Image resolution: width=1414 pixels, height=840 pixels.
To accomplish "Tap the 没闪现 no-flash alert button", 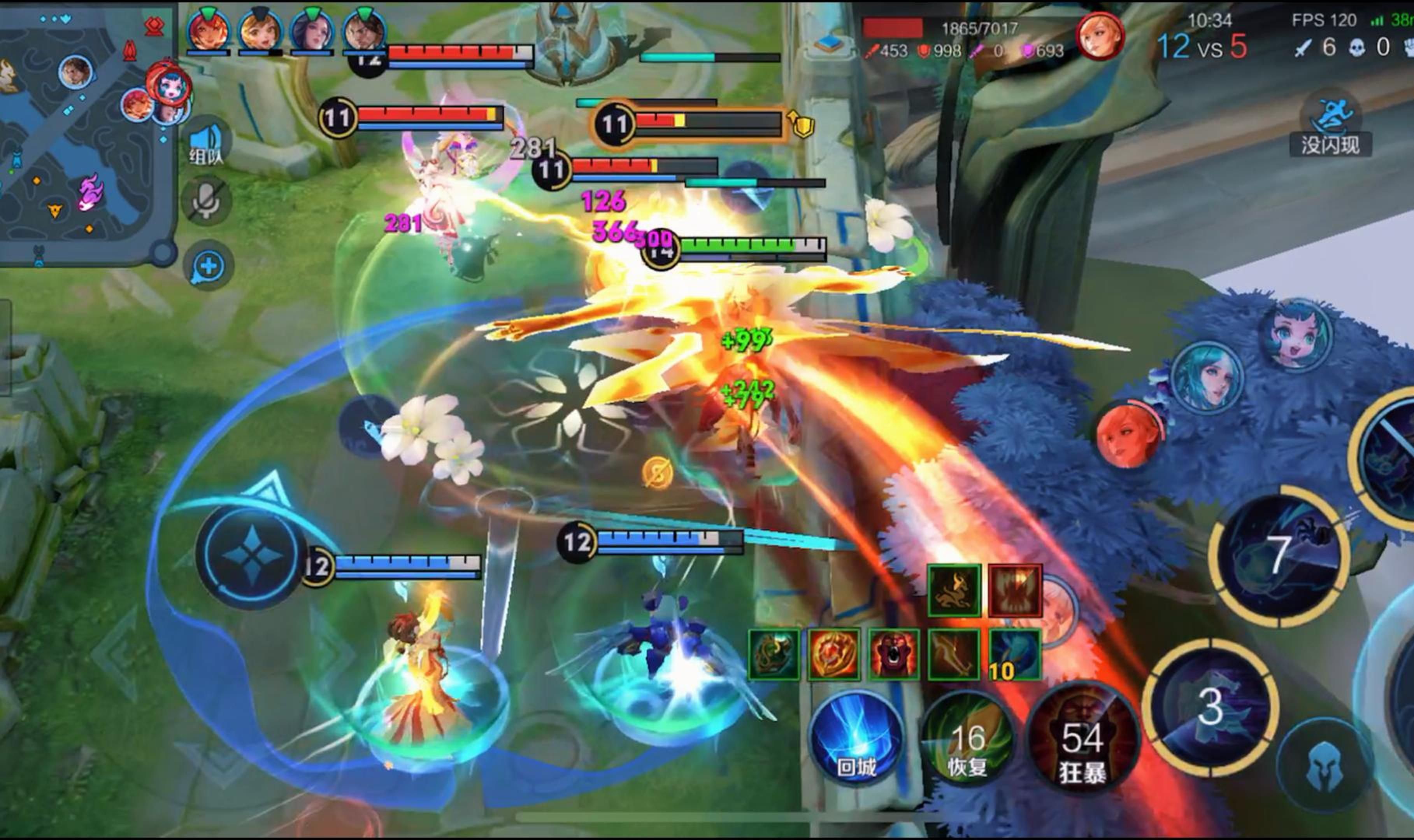I will point(1331,127).
